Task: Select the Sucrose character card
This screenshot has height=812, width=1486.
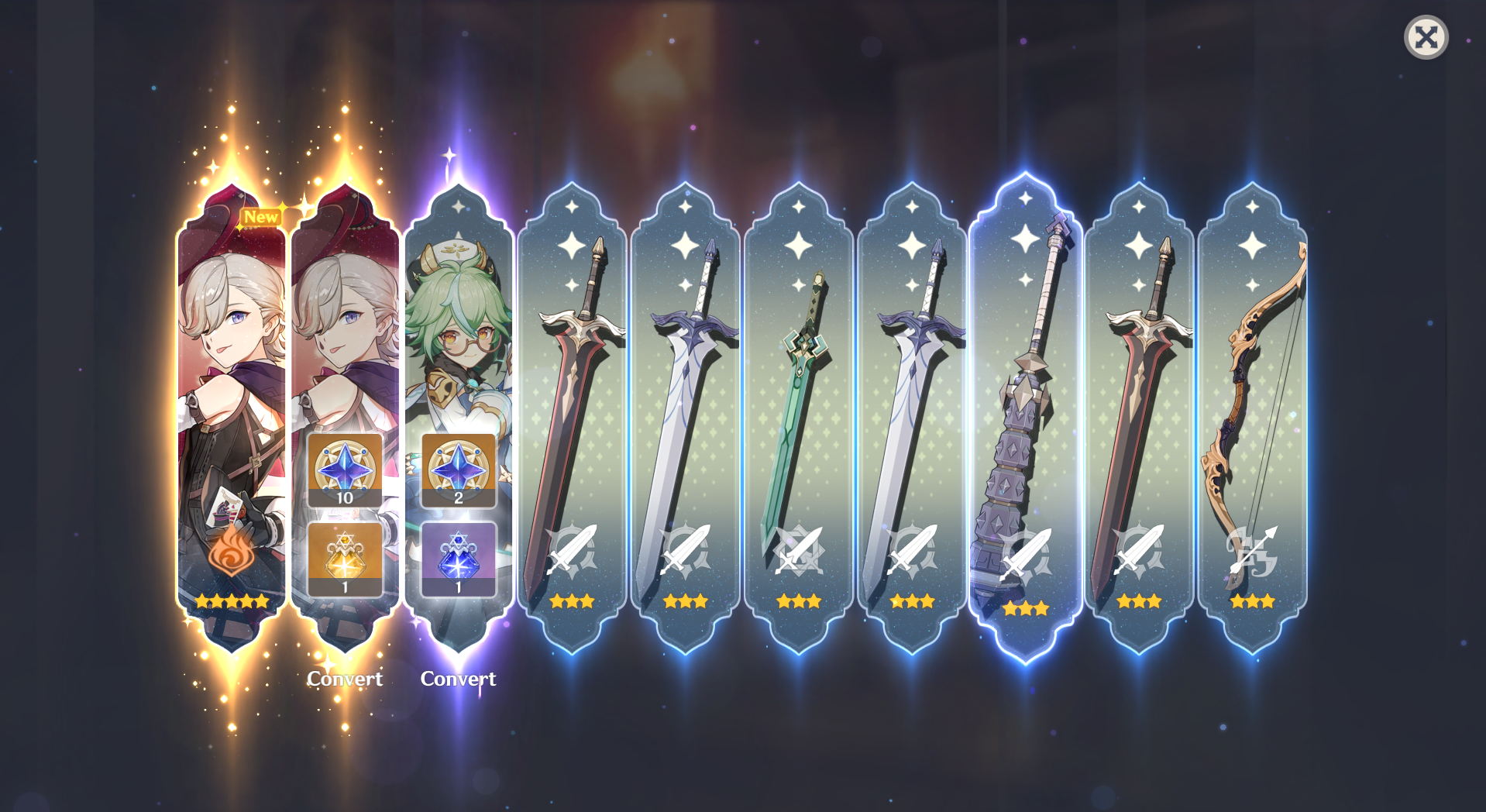Action: [457, 325]
